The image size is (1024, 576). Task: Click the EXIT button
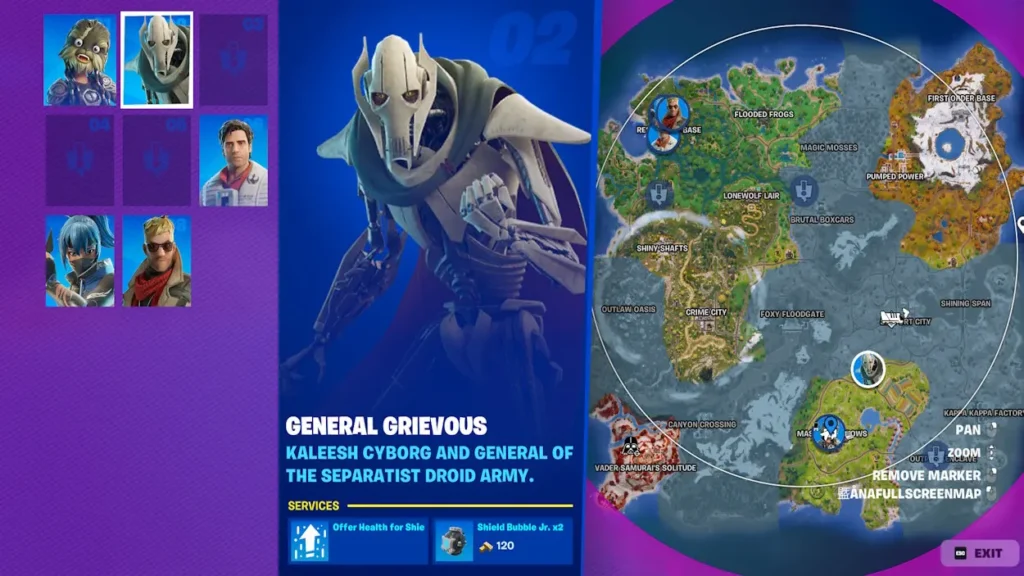coord(978,553)
